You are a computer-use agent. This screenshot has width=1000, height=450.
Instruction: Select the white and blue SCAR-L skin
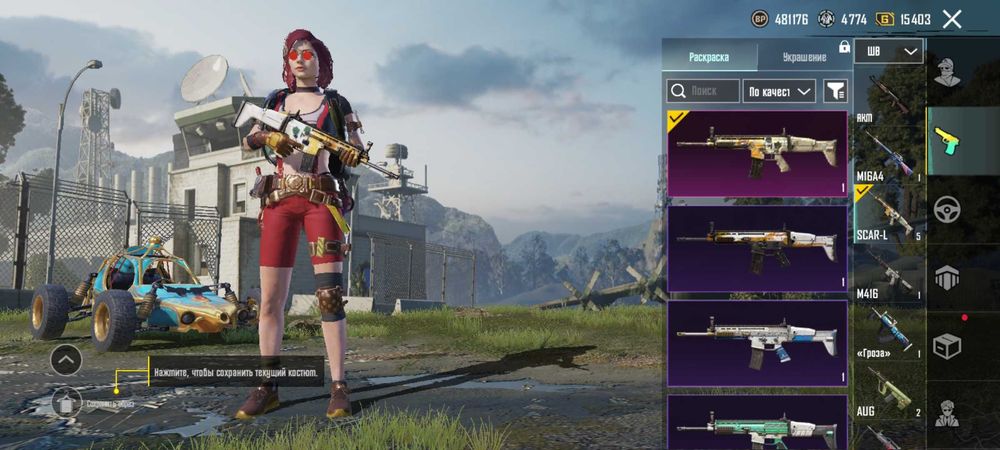pyautogui.click(x=757, y=342)
